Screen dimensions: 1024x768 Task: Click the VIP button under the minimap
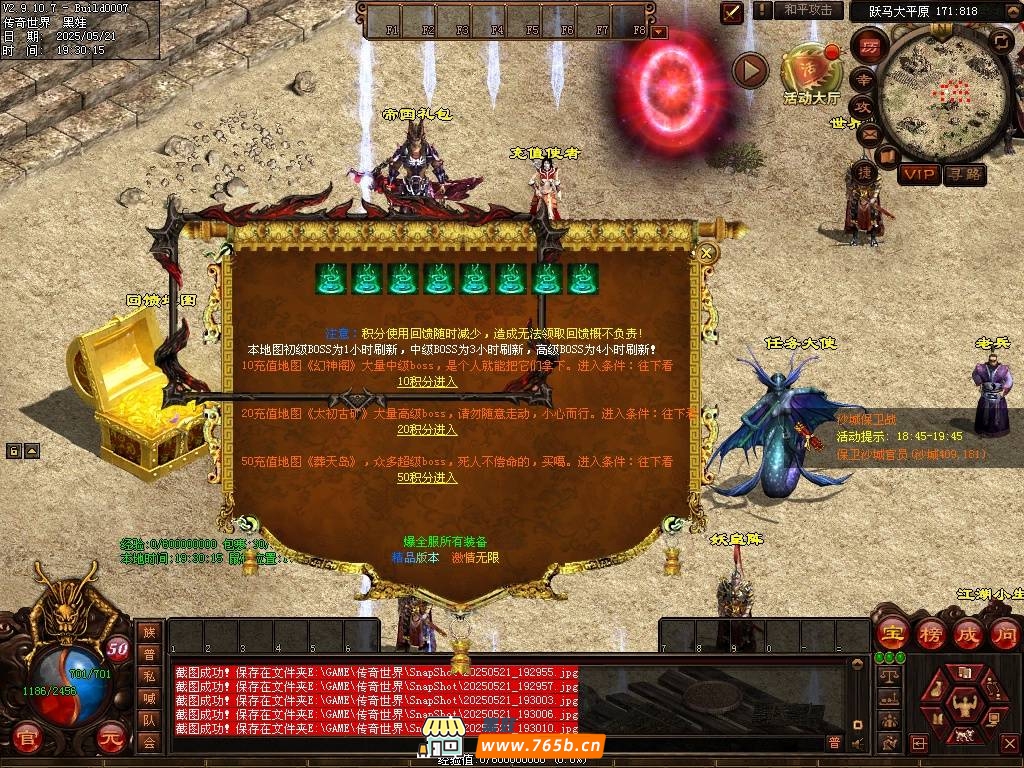pos(918,174)
